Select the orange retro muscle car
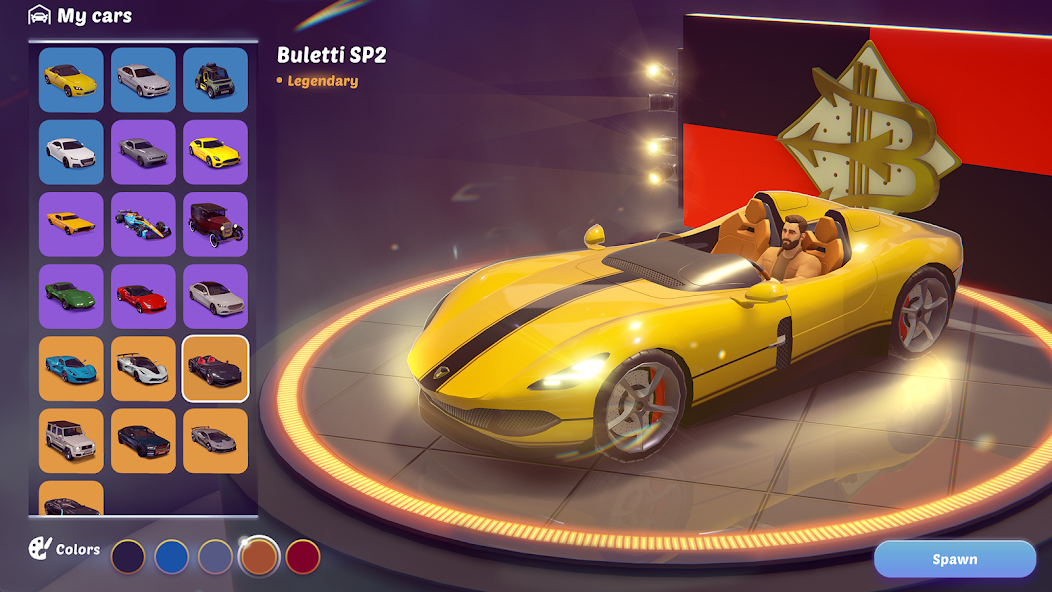 (x=71, y=224)
